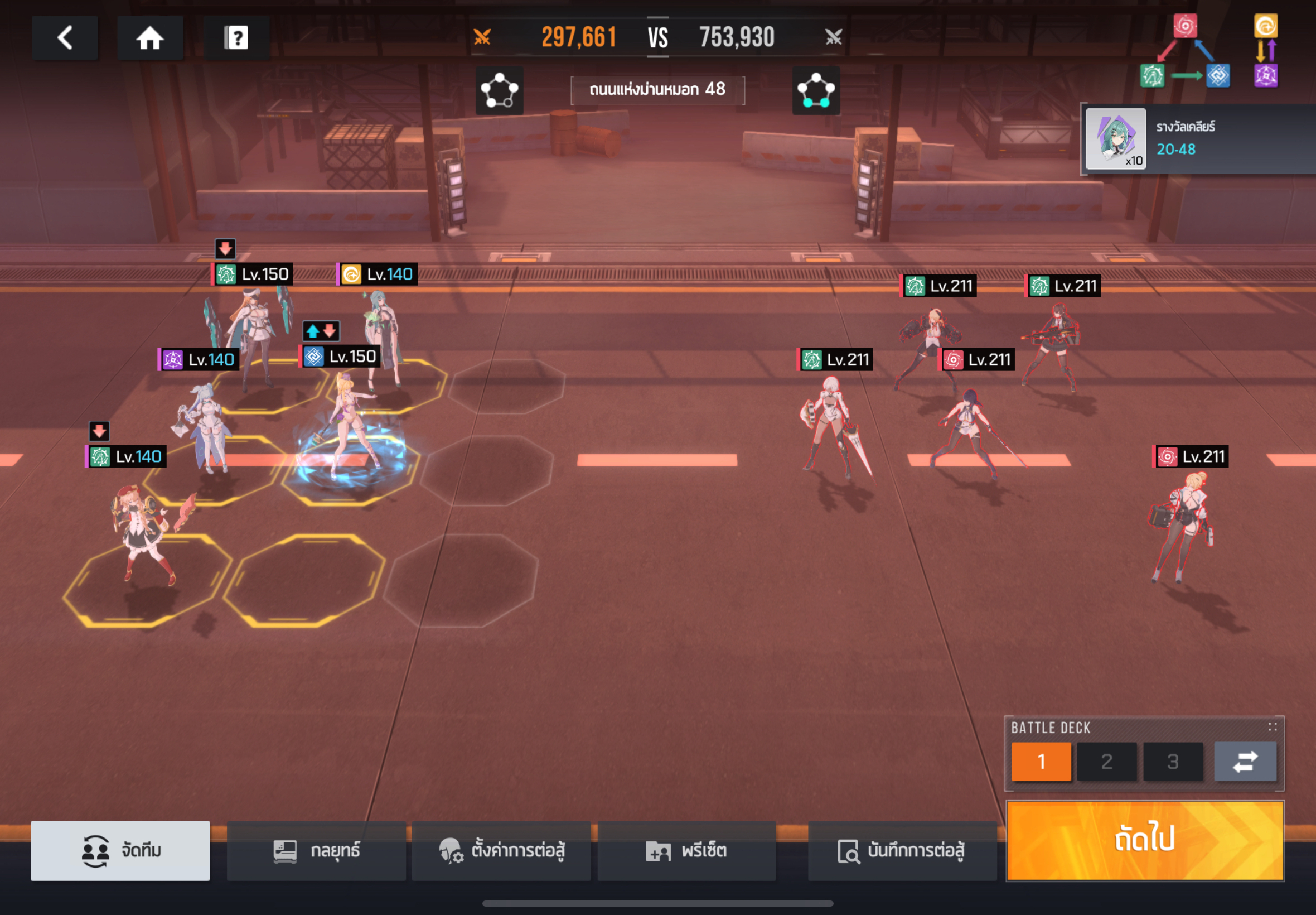Open ตั้งค่าการต่อสู้ battle settings
This screenshot has width=1316, height=915.
501,850
